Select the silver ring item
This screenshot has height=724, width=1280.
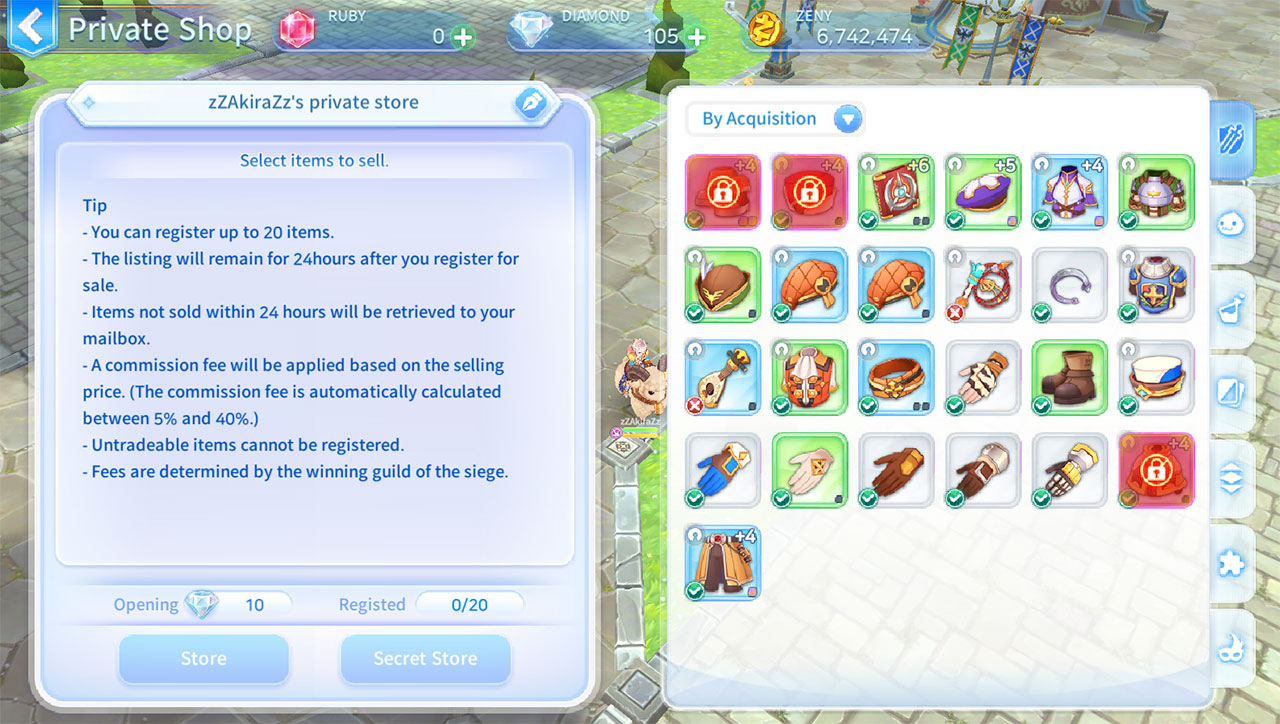coord(1069,285)
